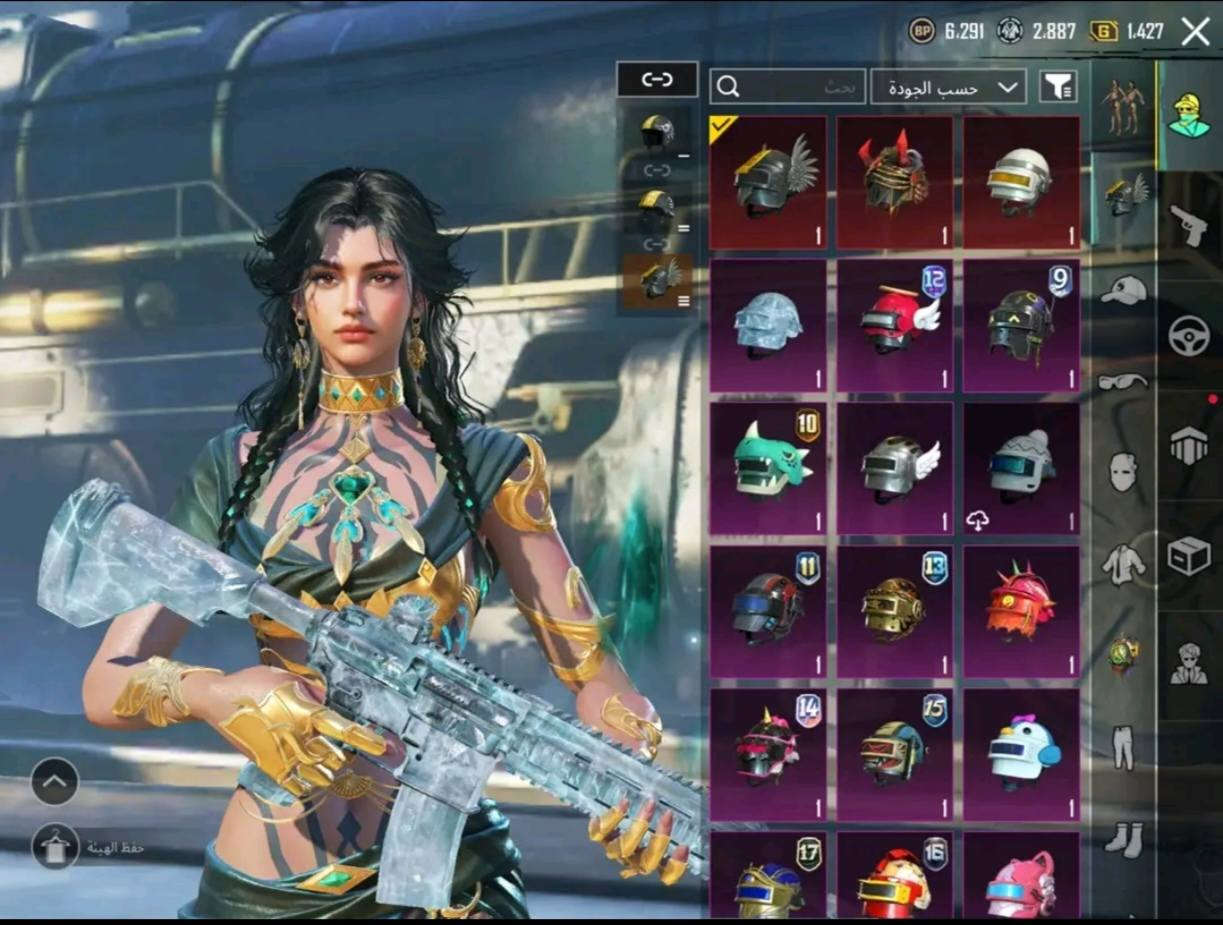Open the filter options button

[1058, 87]
